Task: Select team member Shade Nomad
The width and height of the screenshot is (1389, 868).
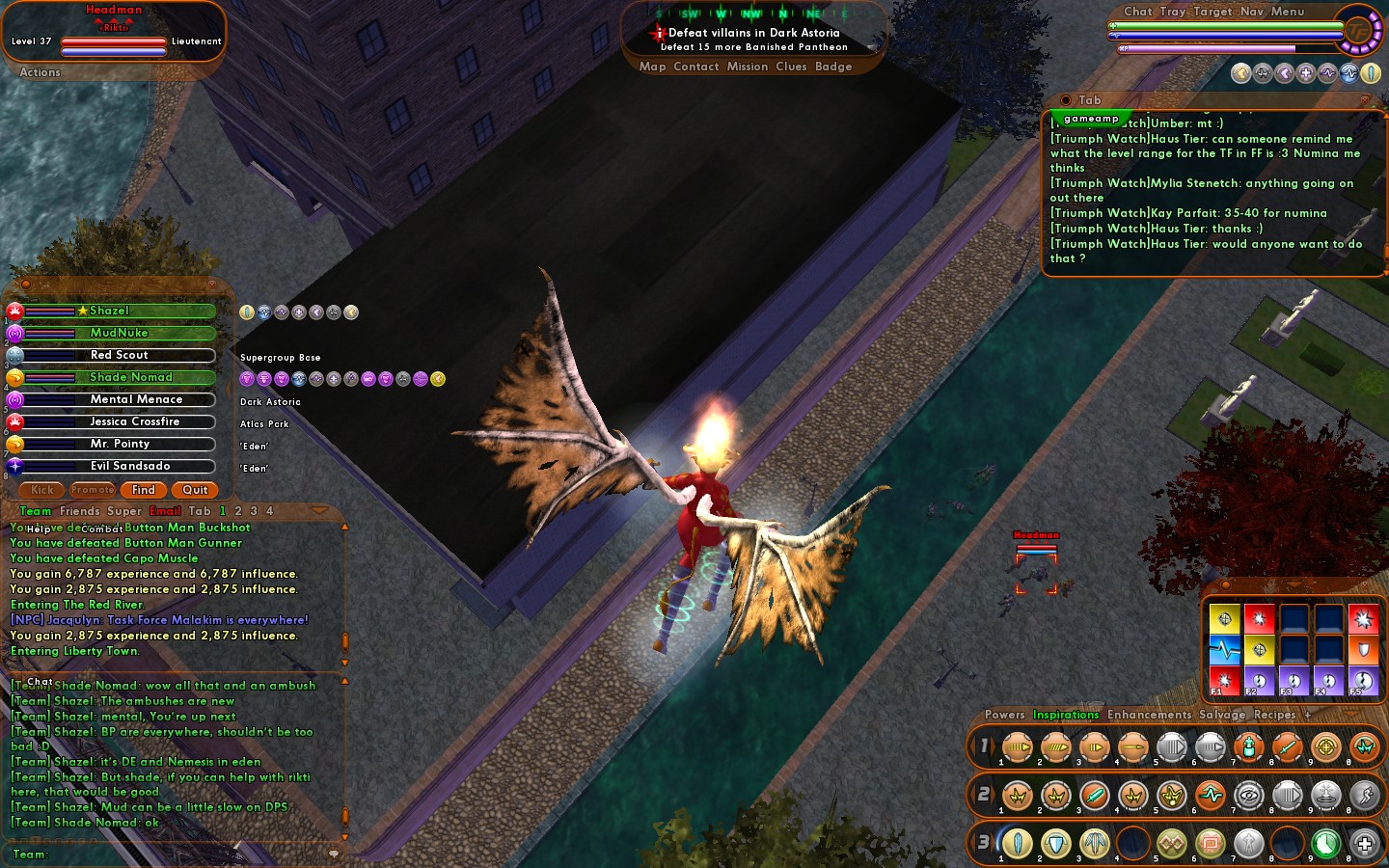Action: tap(130, 377)
